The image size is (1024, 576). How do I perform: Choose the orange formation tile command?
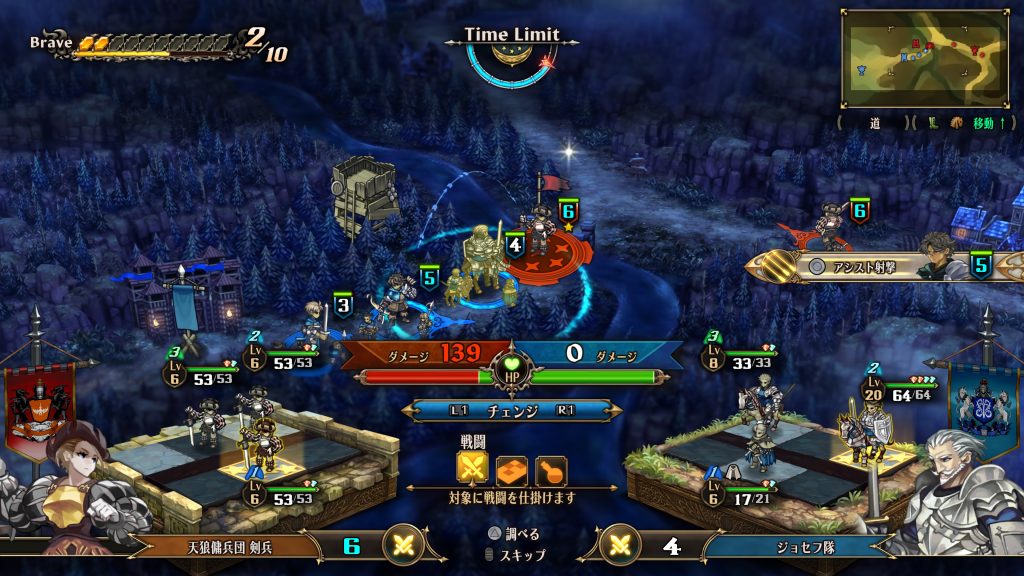512,469
